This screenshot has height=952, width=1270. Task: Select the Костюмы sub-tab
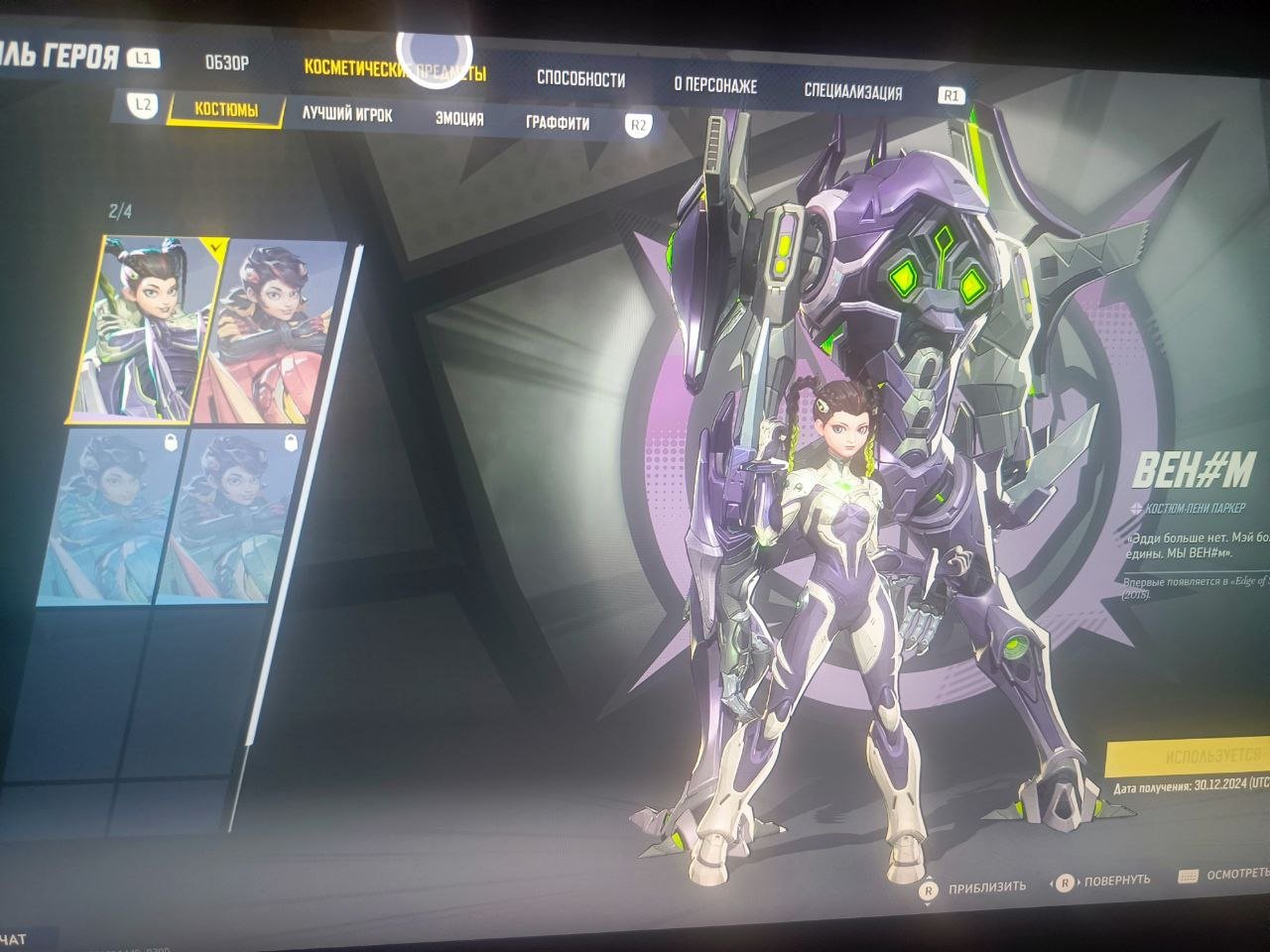[x=226, y=109]
